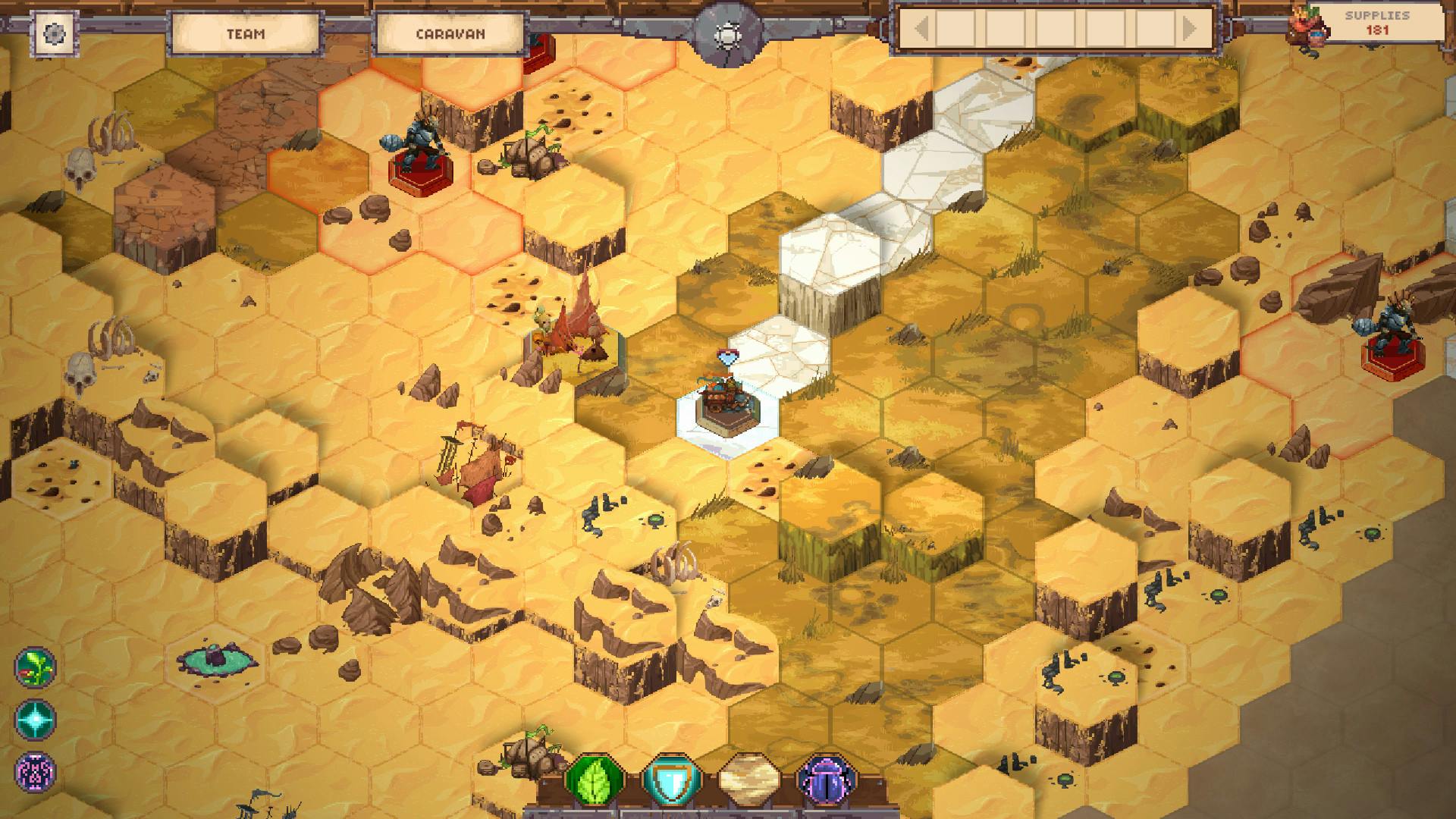Screen dimensions: 1456x819
Task: Open the TEAM panel
Action: [247, 33]
